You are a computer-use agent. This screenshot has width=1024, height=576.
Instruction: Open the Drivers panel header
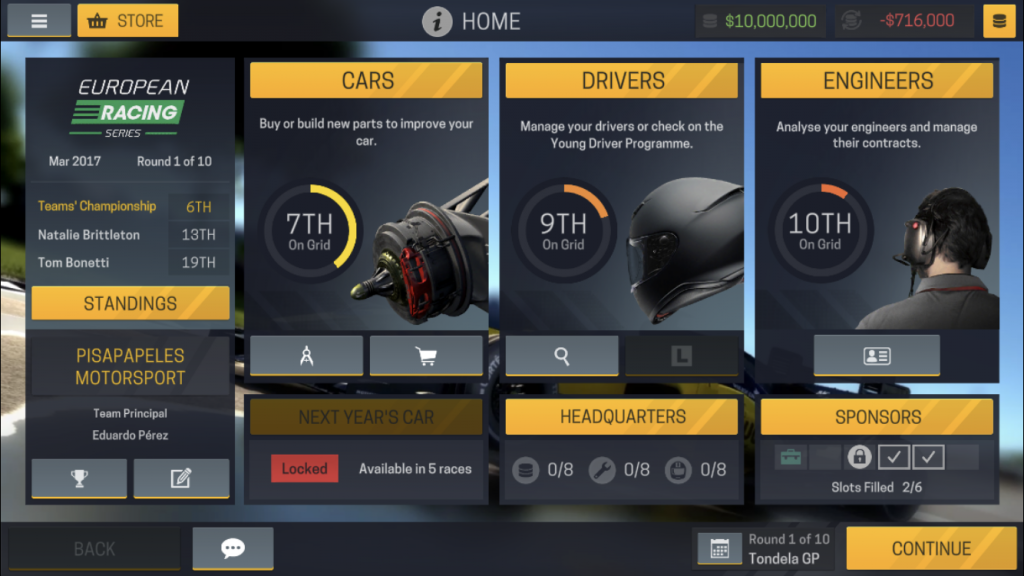[x=622, y=81]
